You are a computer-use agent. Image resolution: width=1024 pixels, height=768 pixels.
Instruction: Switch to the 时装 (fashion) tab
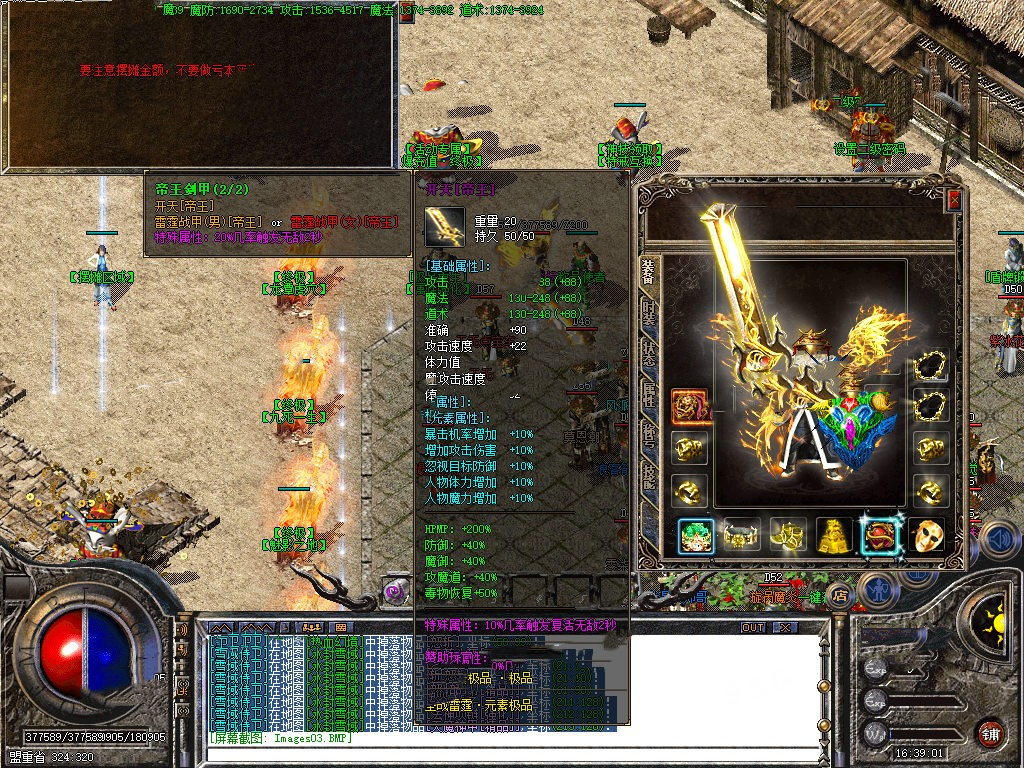pyautogui.click(x=648, y=313)
